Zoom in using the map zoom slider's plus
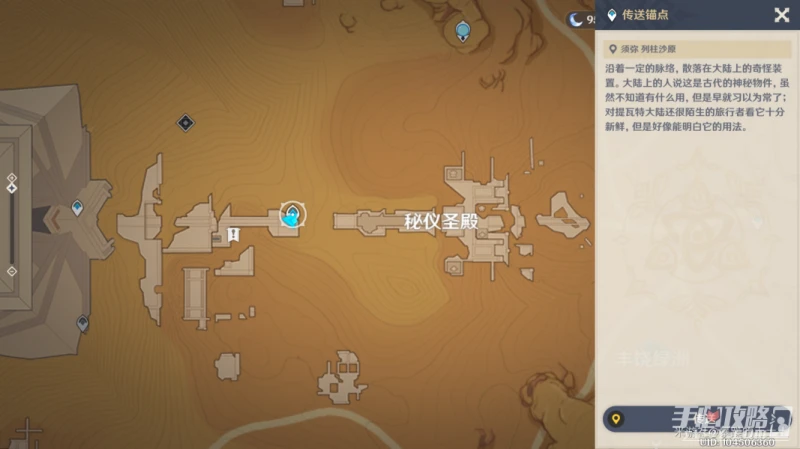Image resolution: width=800 pixels, height=449 pixels. pos(11,179)
